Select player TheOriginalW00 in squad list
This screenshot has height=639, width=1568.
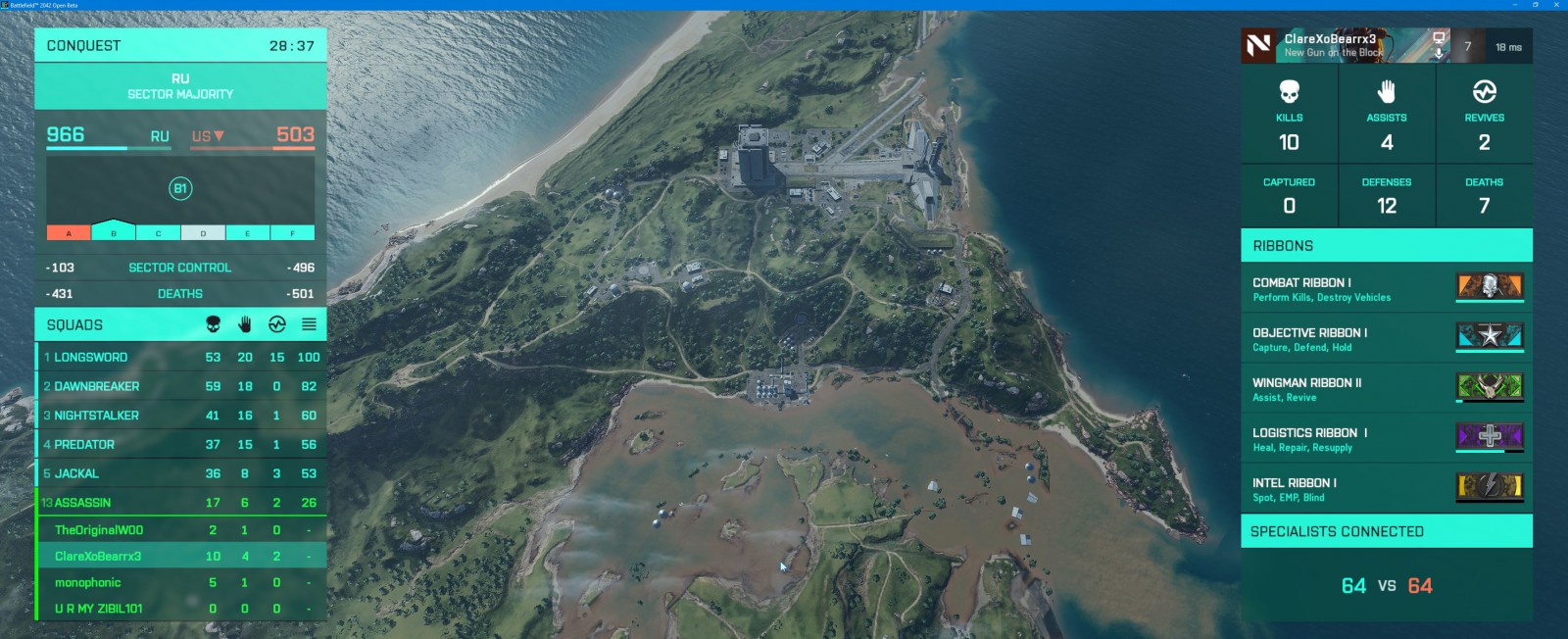click(x=180, y=530)
